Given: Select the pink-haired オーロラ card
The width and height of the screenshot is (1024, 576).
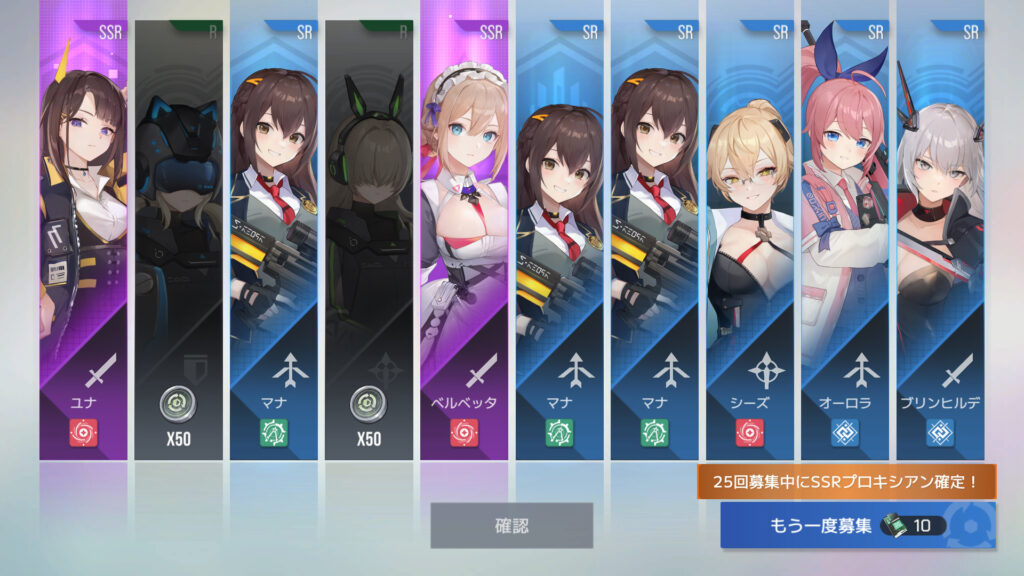Looking at the screenshot, I should (844, 240).
